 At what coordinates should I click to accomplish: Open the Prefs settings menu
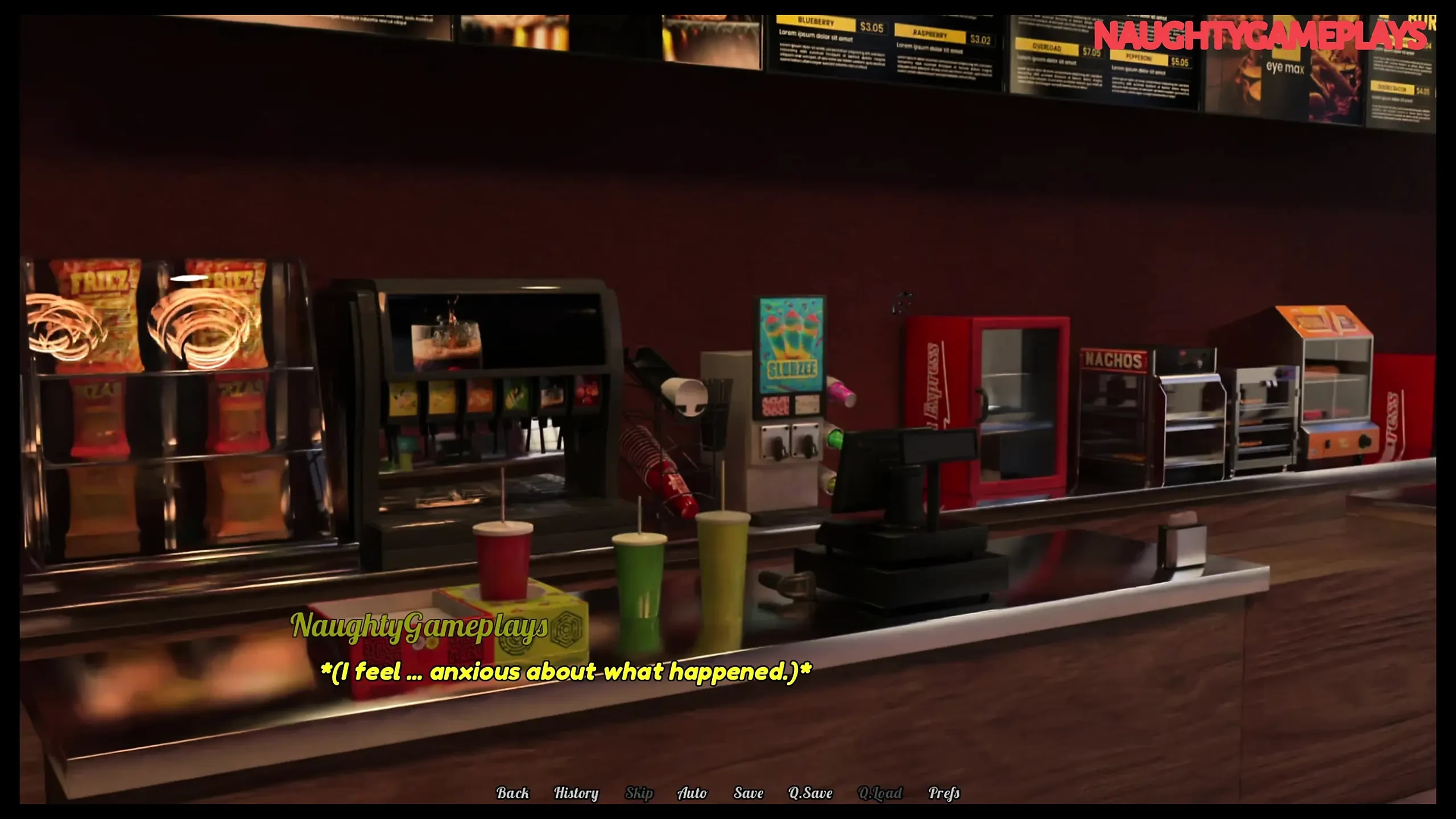coord(944,793)
